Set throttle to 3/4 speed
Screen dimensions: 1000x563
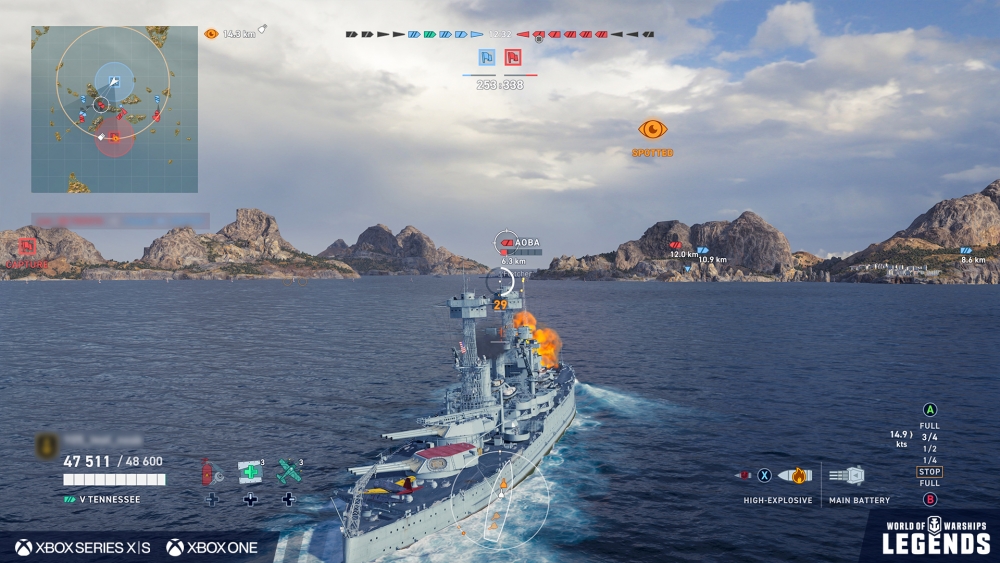click(x=929, y=437)
